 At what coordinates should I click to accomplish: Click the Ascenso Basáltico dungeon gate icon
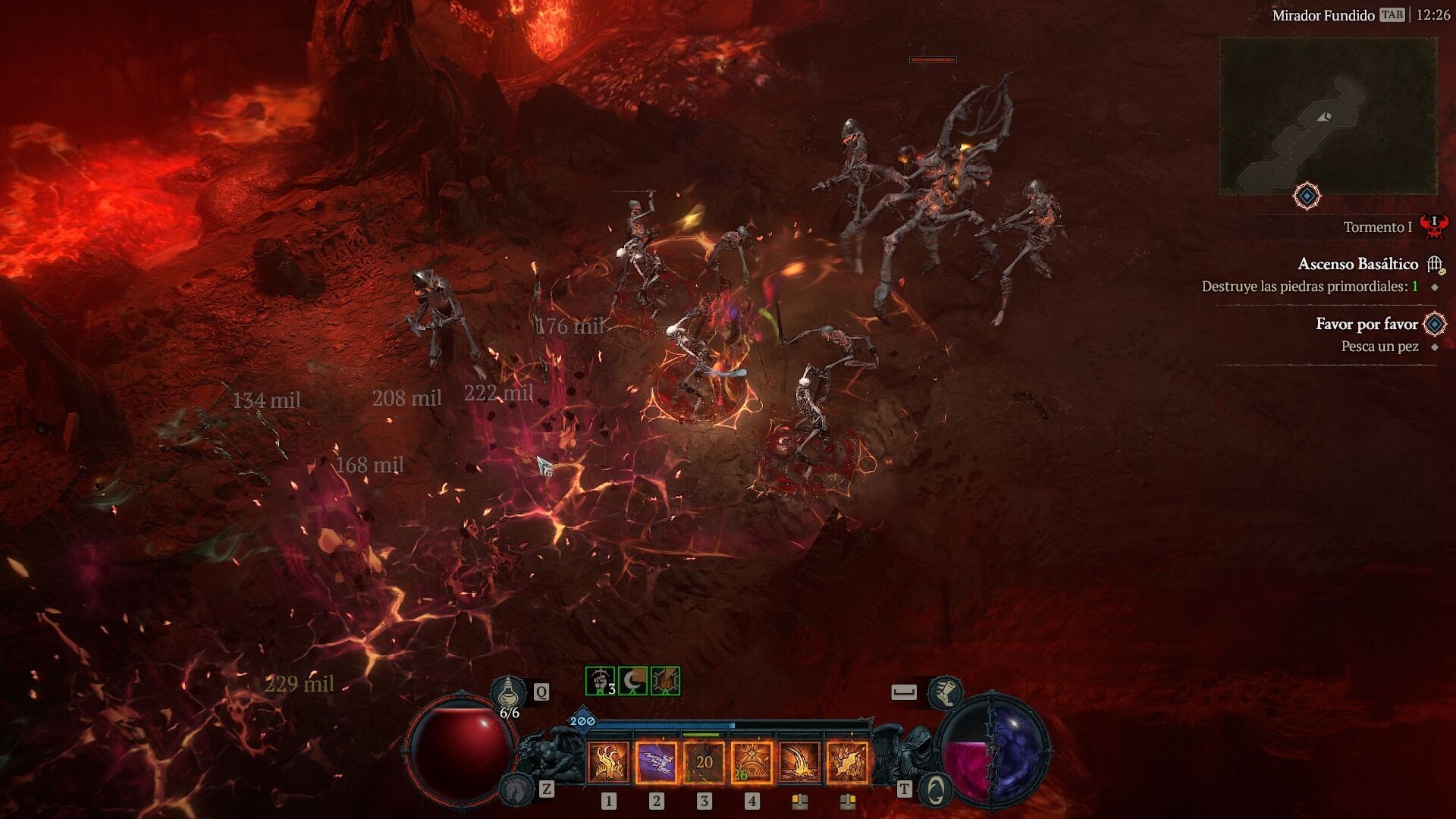1434,265
